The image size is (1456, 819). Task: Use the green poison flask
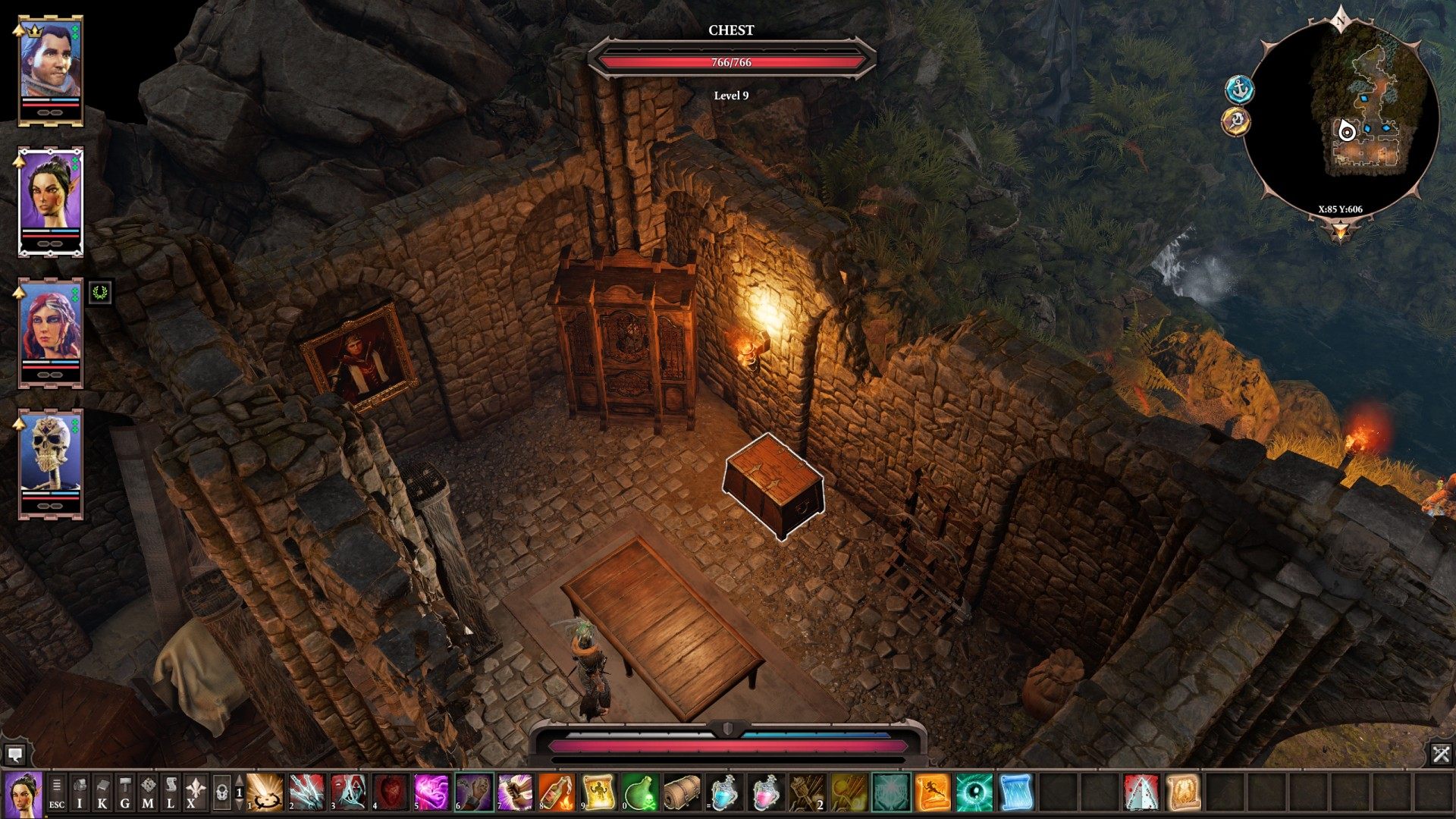641,793
